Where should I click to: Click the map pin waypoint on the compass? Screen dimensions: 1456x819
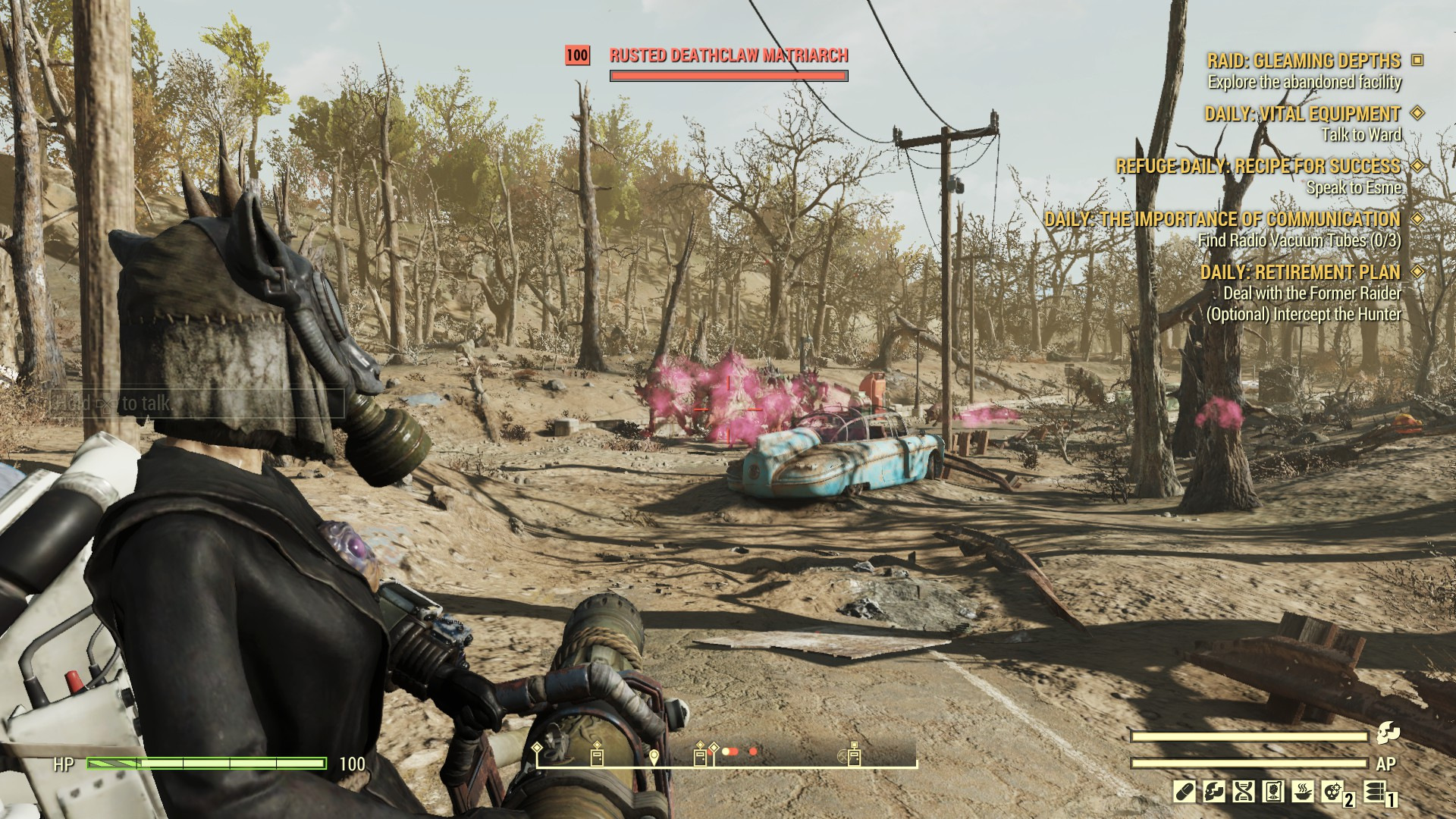tap(654, 756)
